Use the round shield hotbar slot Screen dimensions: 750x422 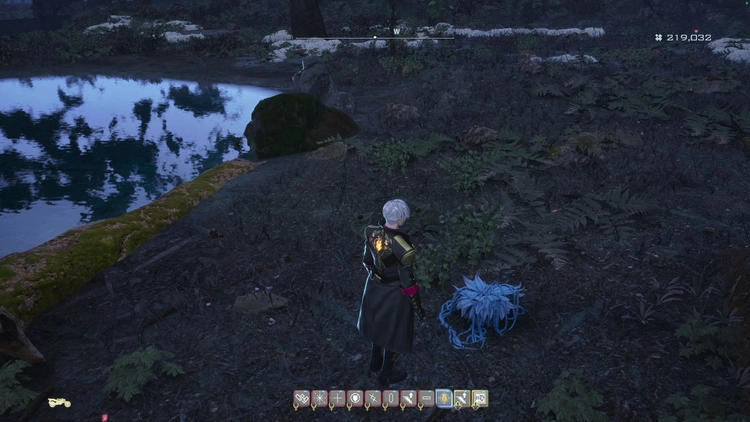click(x=355, y=399)
